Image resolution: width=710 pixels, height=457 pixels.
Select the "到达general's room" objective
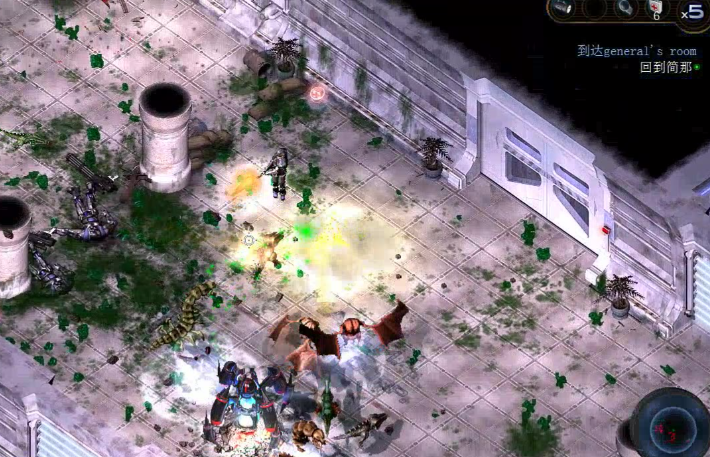[x=636, y=51]
